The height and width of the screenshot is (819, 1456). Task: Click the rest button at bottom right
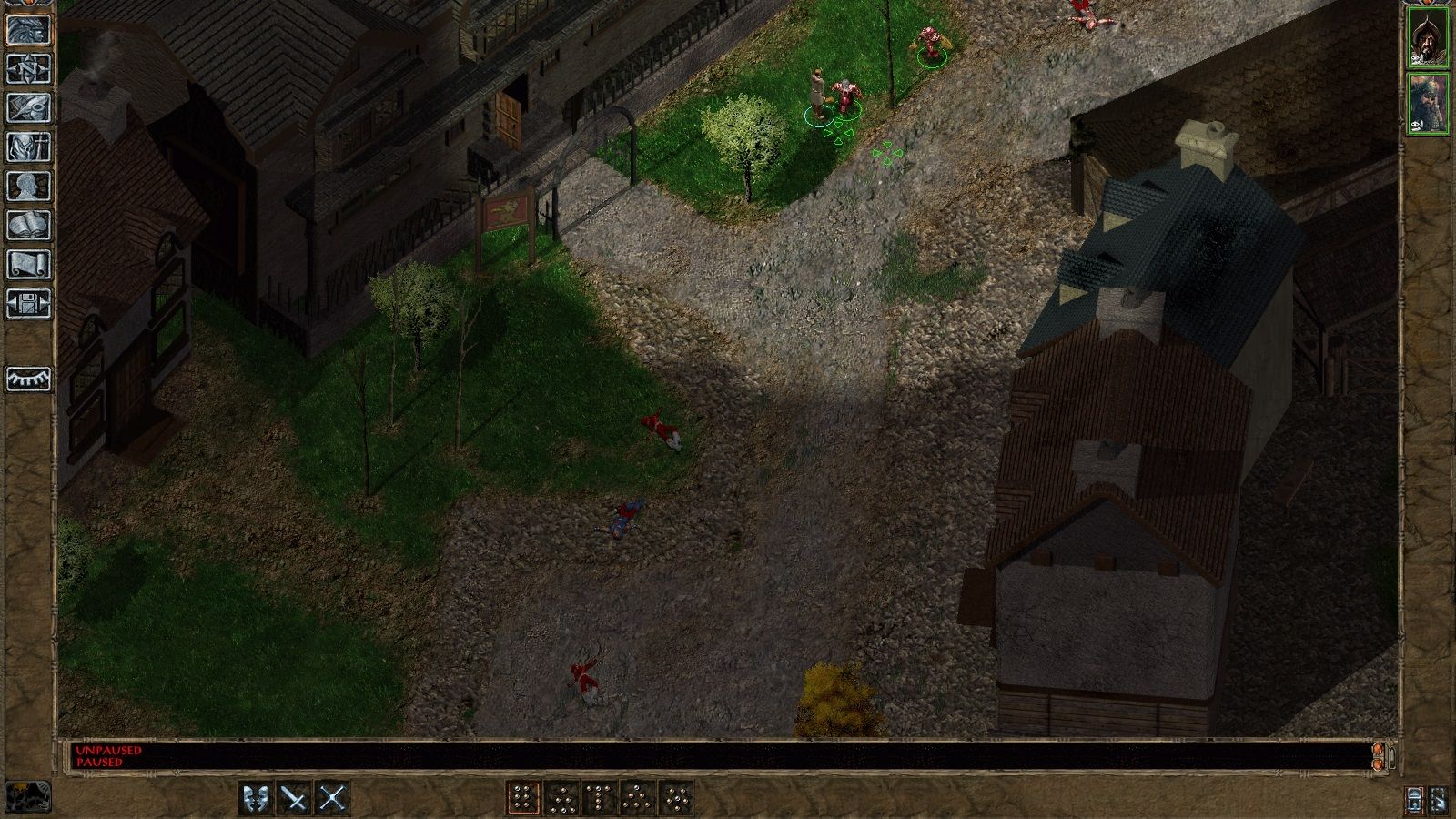[1439, 800]
